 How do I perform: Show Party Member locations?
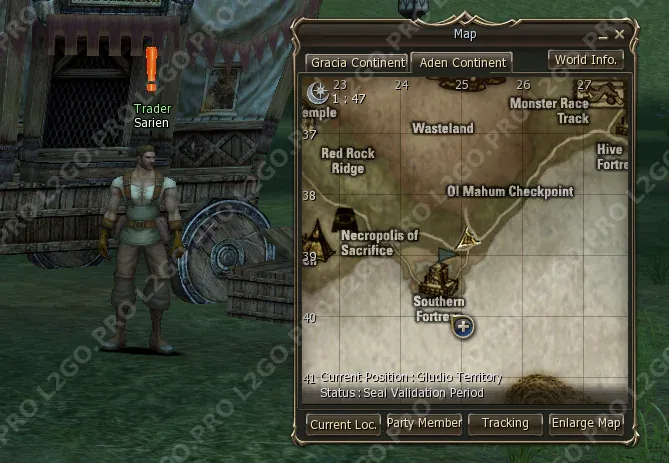click(x=424, y=423)
